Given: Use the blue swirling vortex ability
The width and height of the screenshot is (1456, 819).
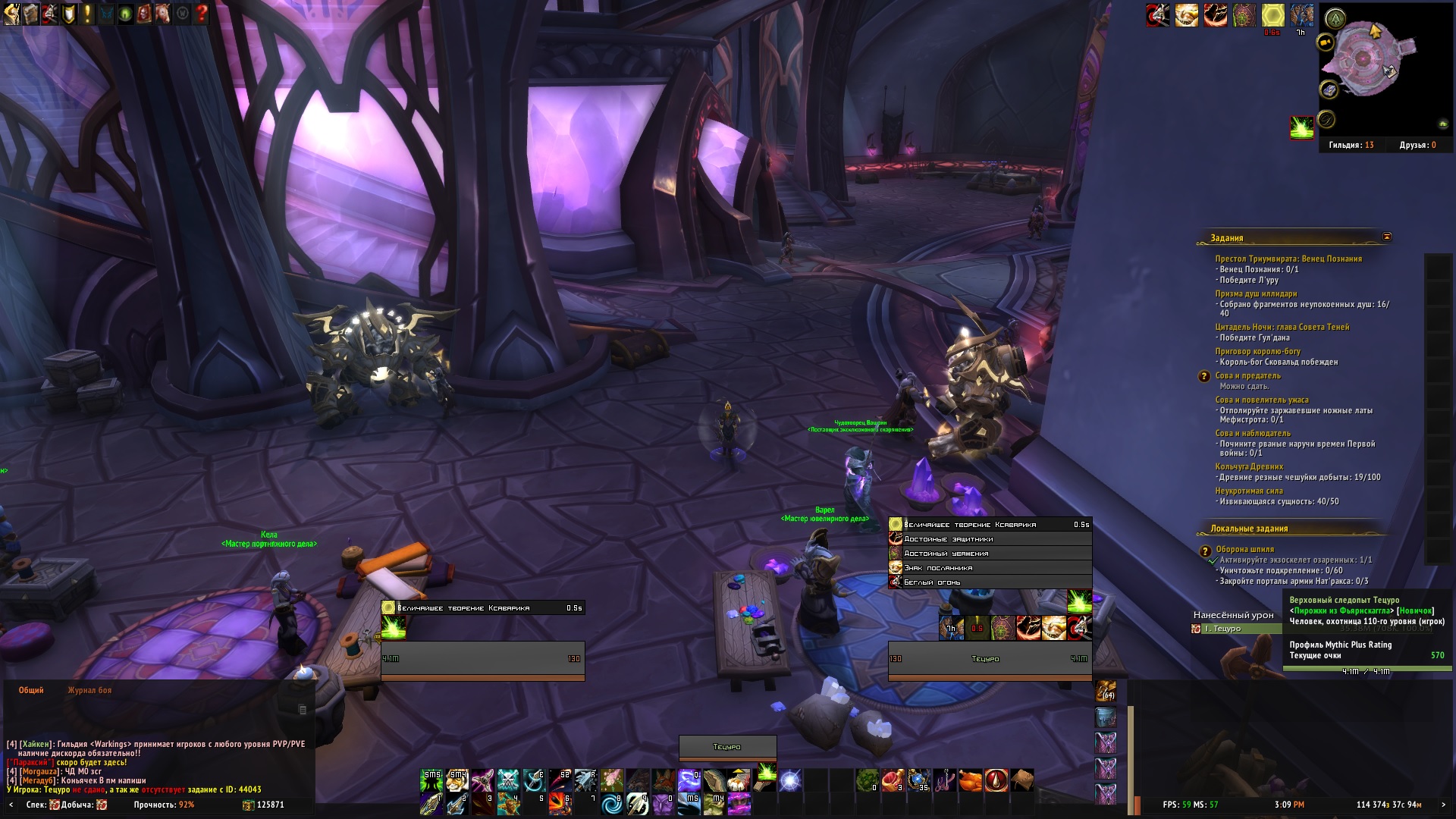Looking at the screenshot, I should point(612,804).
